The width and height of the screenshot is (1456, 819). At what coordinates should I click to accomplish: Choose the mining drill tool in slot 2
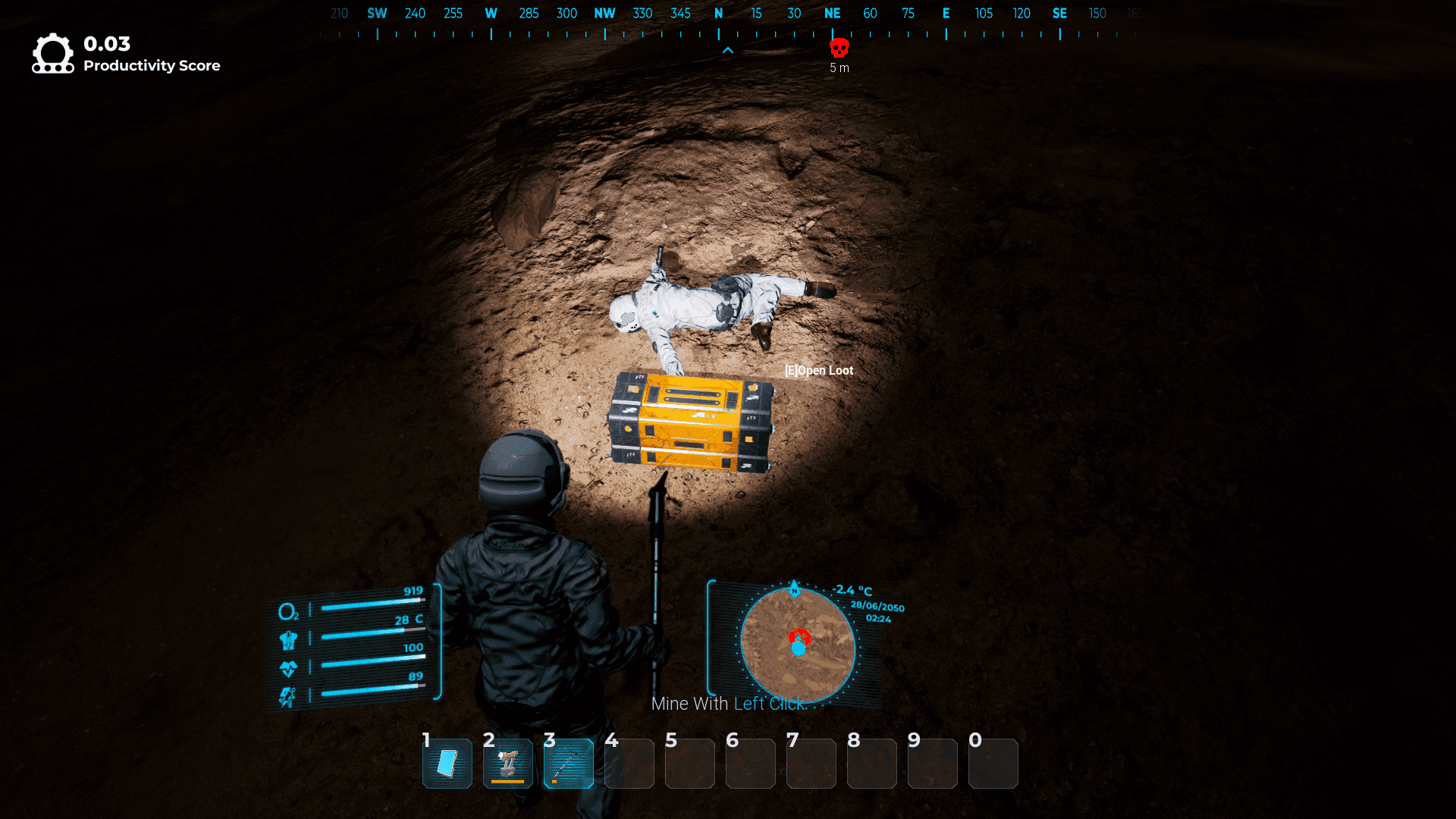(x=508, y=764)
